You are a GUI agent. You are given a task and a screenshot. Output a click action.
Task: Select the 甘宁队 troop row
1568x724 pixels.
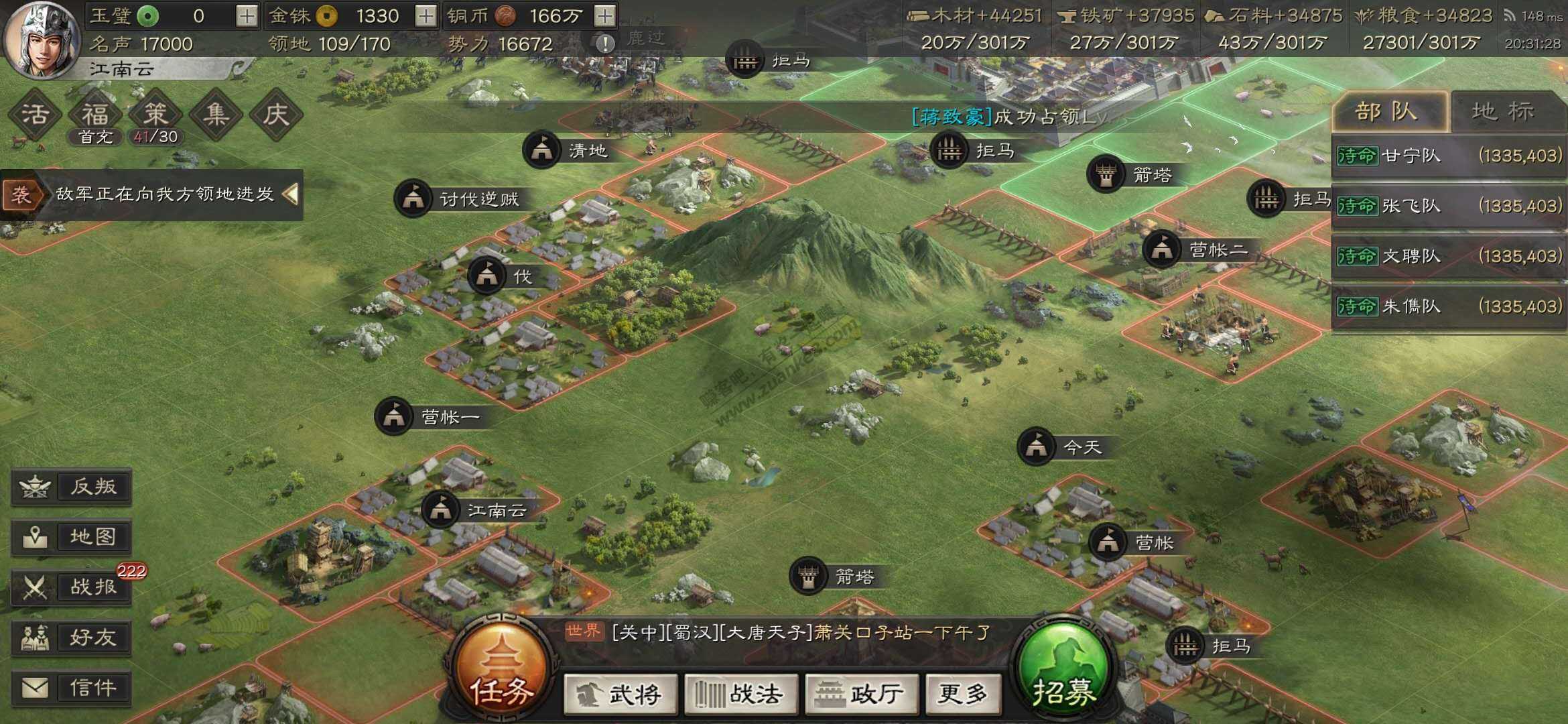(1449, 156)
